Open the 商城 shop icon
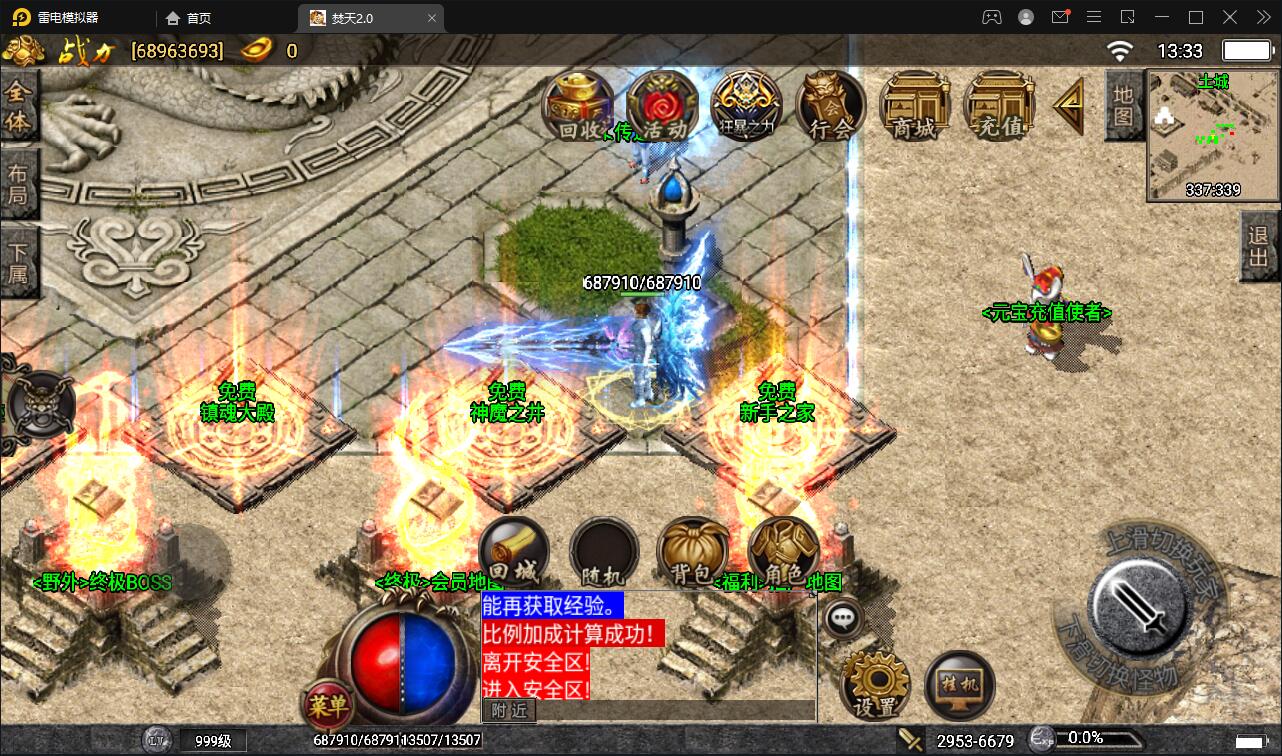Image resolution: width=1282 pixels, height=756 pixels. point(914,103)
